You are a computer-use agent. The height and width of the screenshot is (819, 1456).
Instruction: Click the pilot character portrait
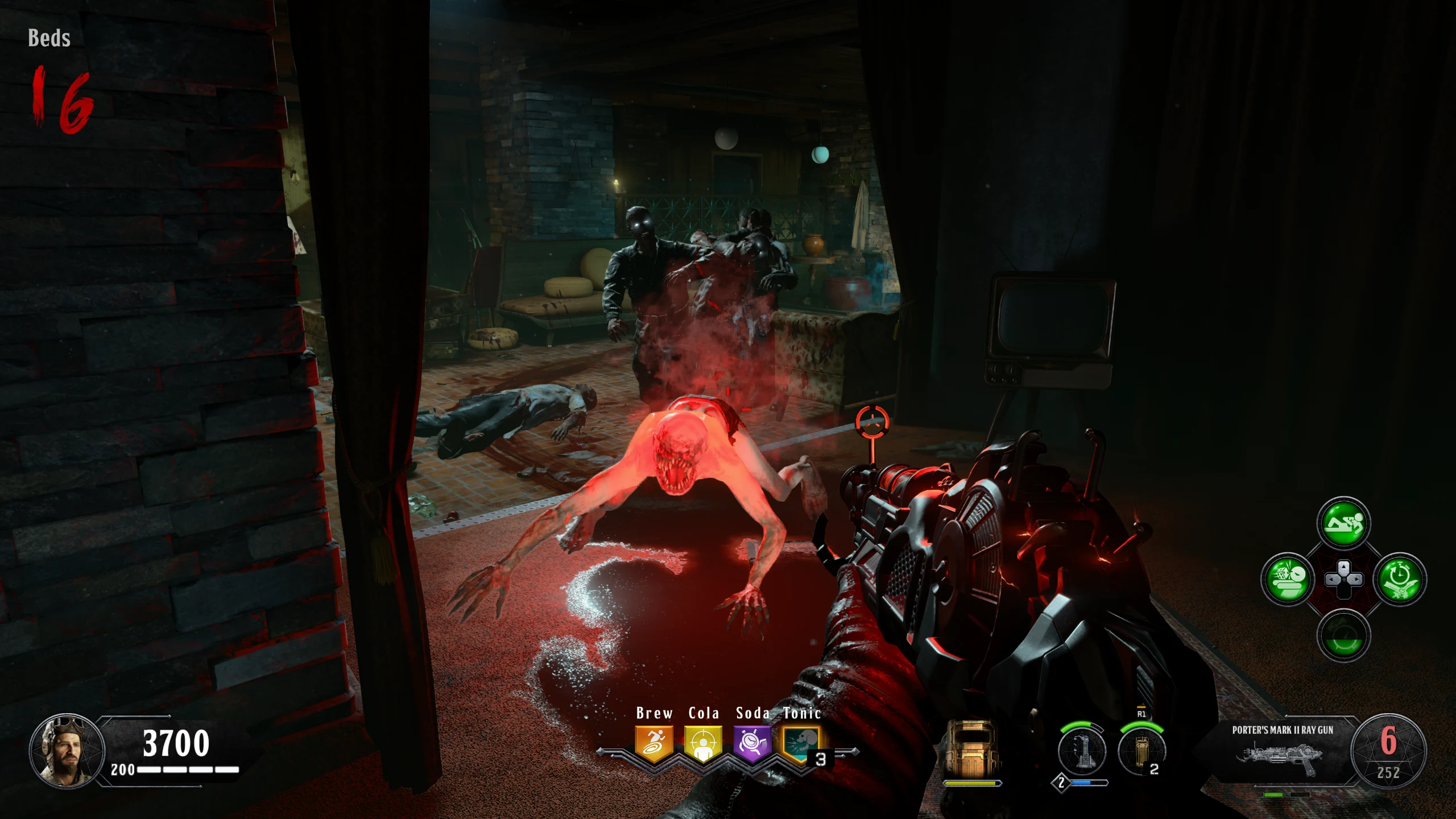[67, 751]
